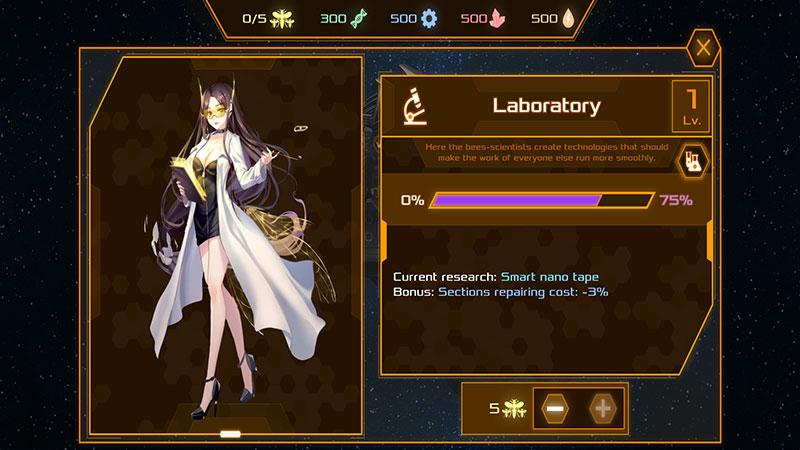Remove a bee with the minus button

[553, 408]
